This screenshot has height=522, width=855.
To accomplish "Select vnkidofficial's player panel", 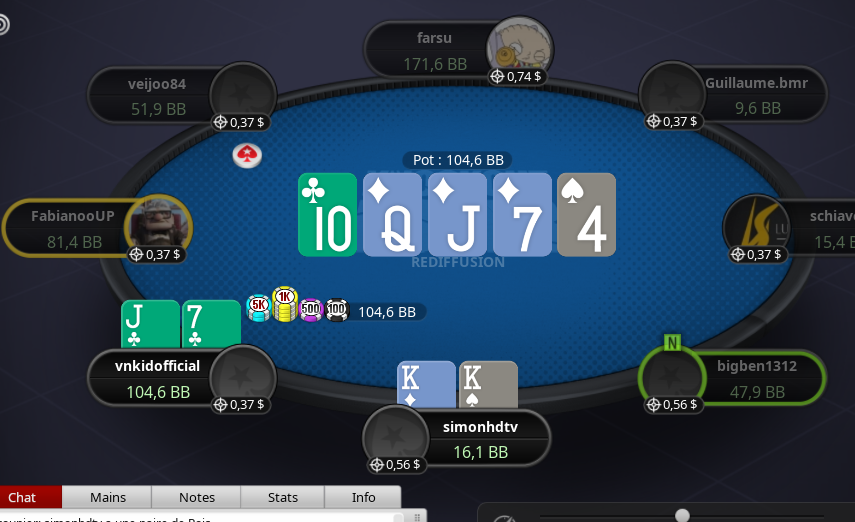I will (157, 379).
